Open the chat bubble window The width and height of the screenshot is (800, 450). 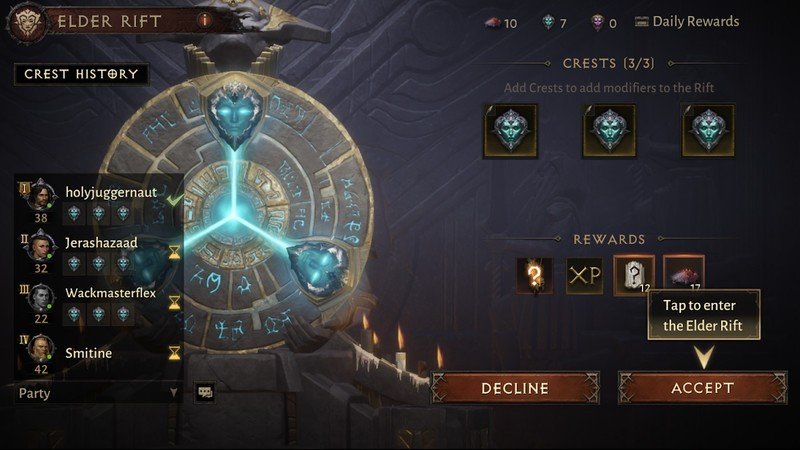[204, 393]
